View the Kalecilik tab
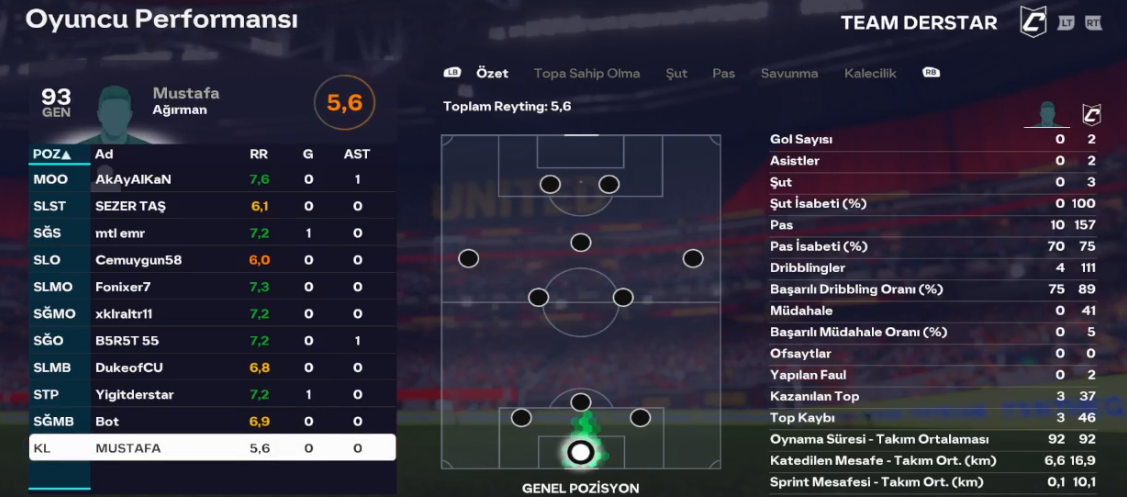Screen dimensions: 1127x497 (870, 73)
